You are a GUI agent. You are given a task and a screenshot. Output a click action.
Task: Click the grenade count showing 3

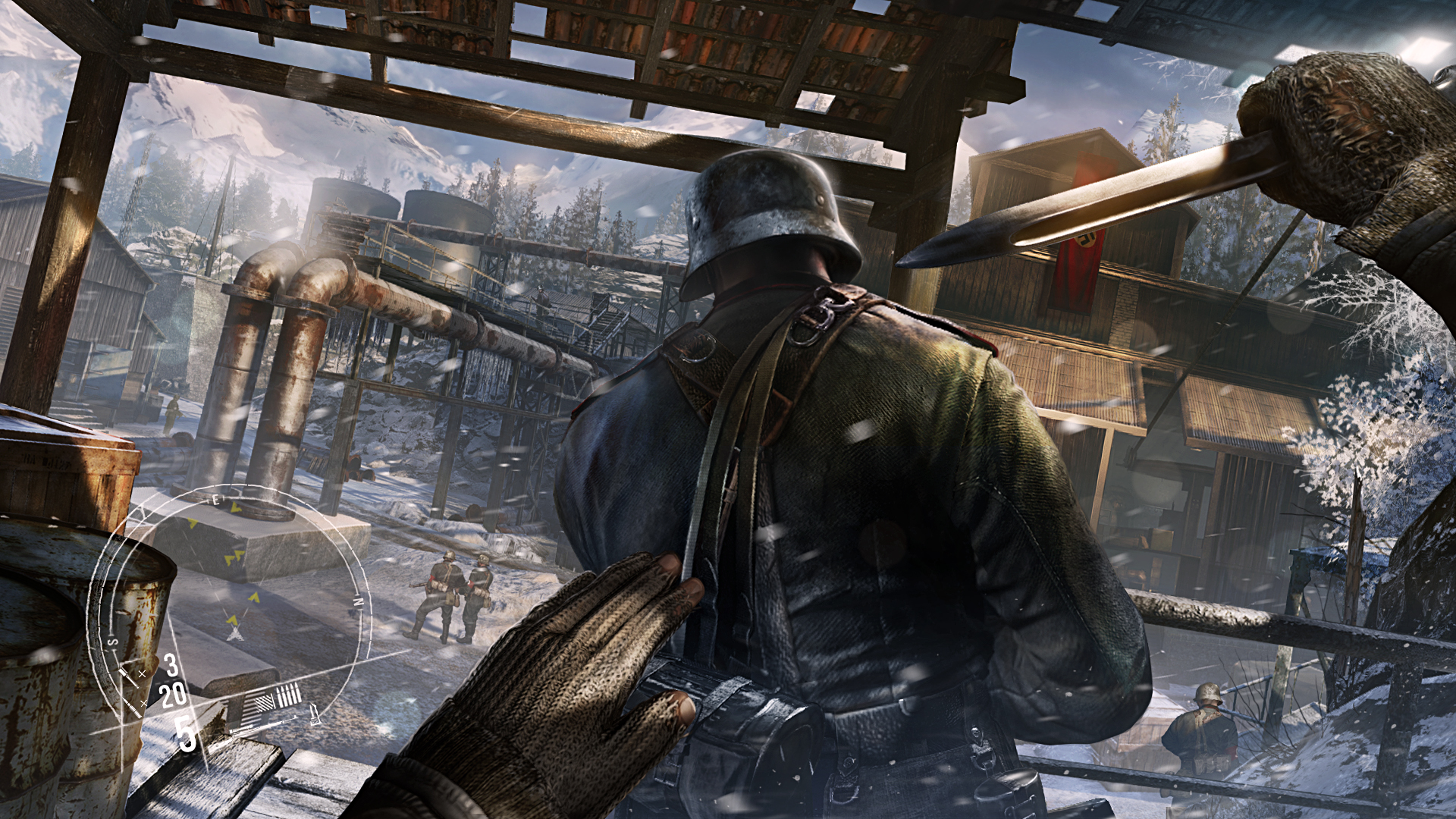[171, 668]
